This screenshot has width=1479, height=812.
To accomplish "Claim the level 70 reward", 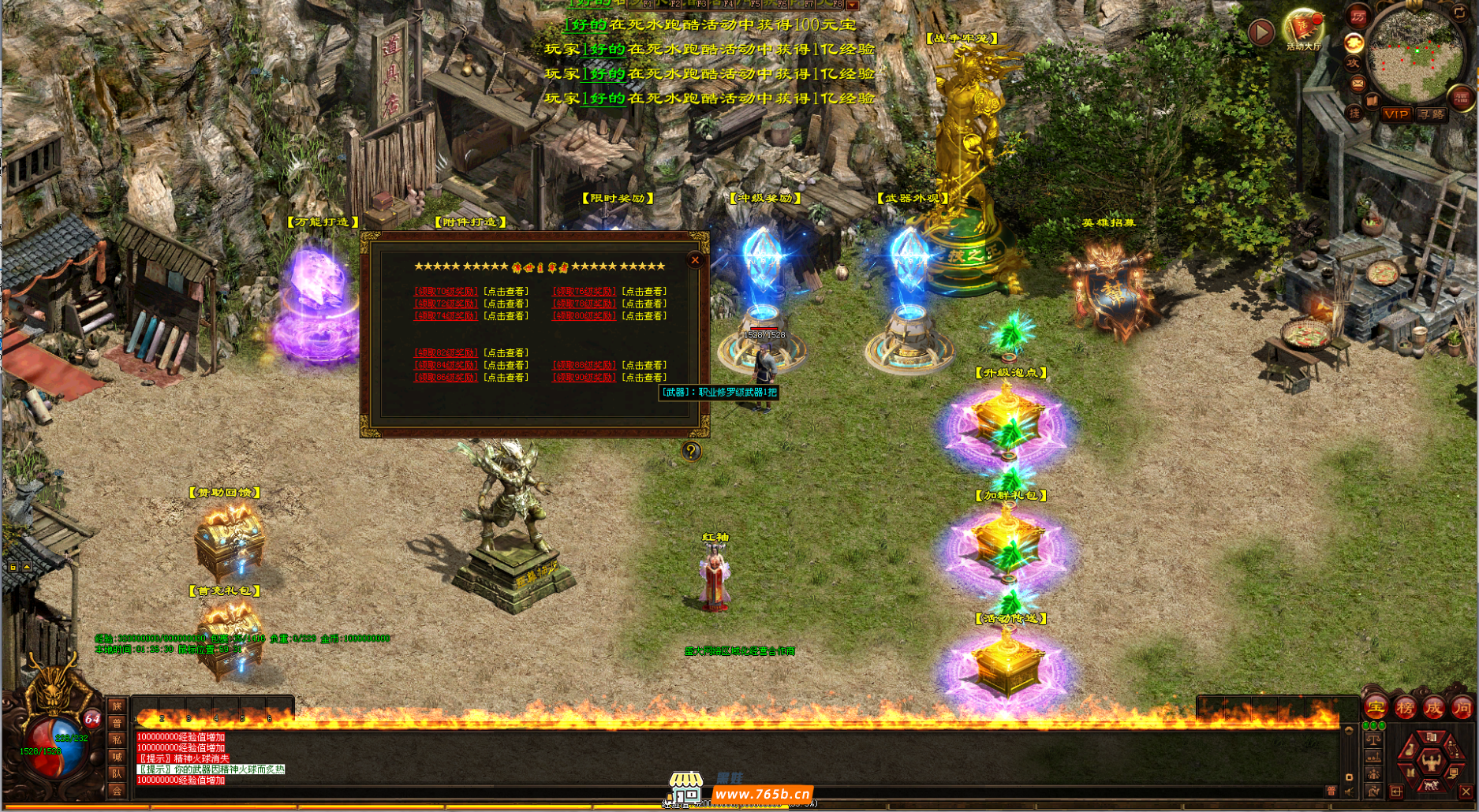I will click(446, 292).
